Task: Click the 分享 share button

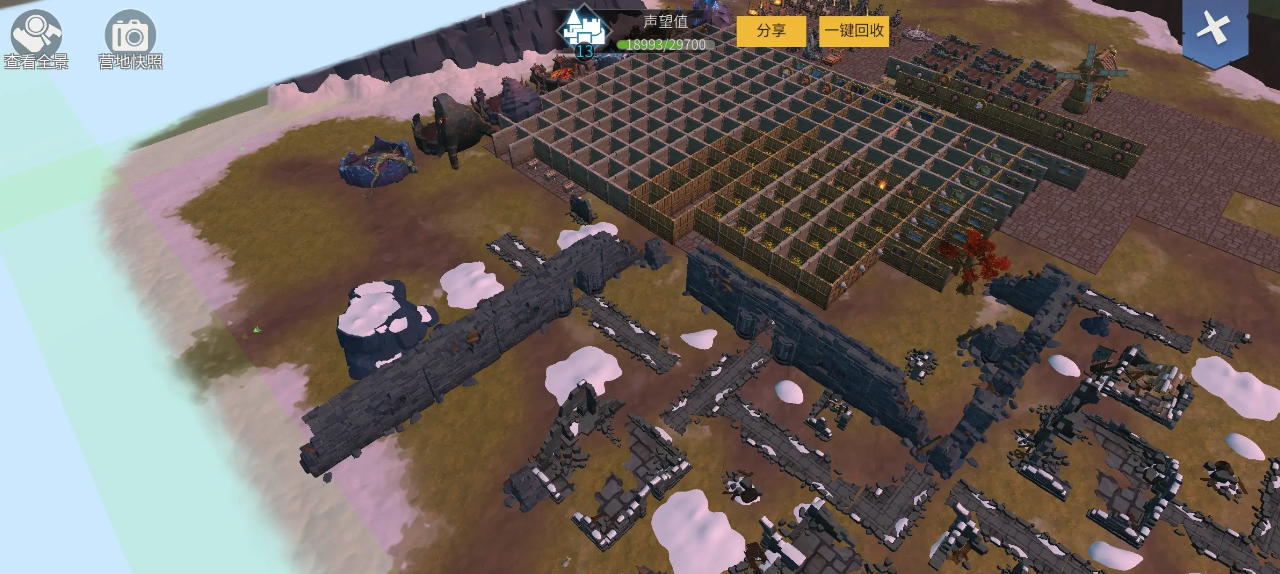Action: coord(771,31)
